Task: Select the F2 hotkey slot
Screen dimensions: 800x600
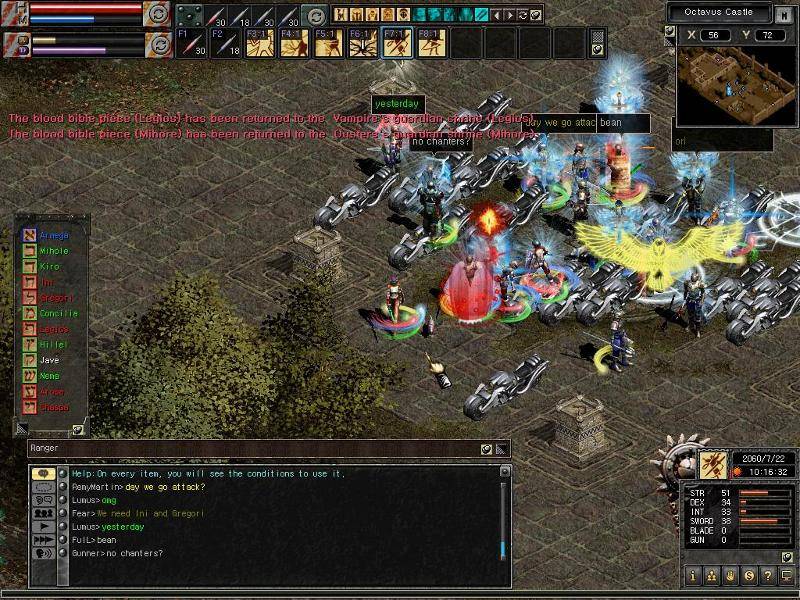Action: (225, 43)
